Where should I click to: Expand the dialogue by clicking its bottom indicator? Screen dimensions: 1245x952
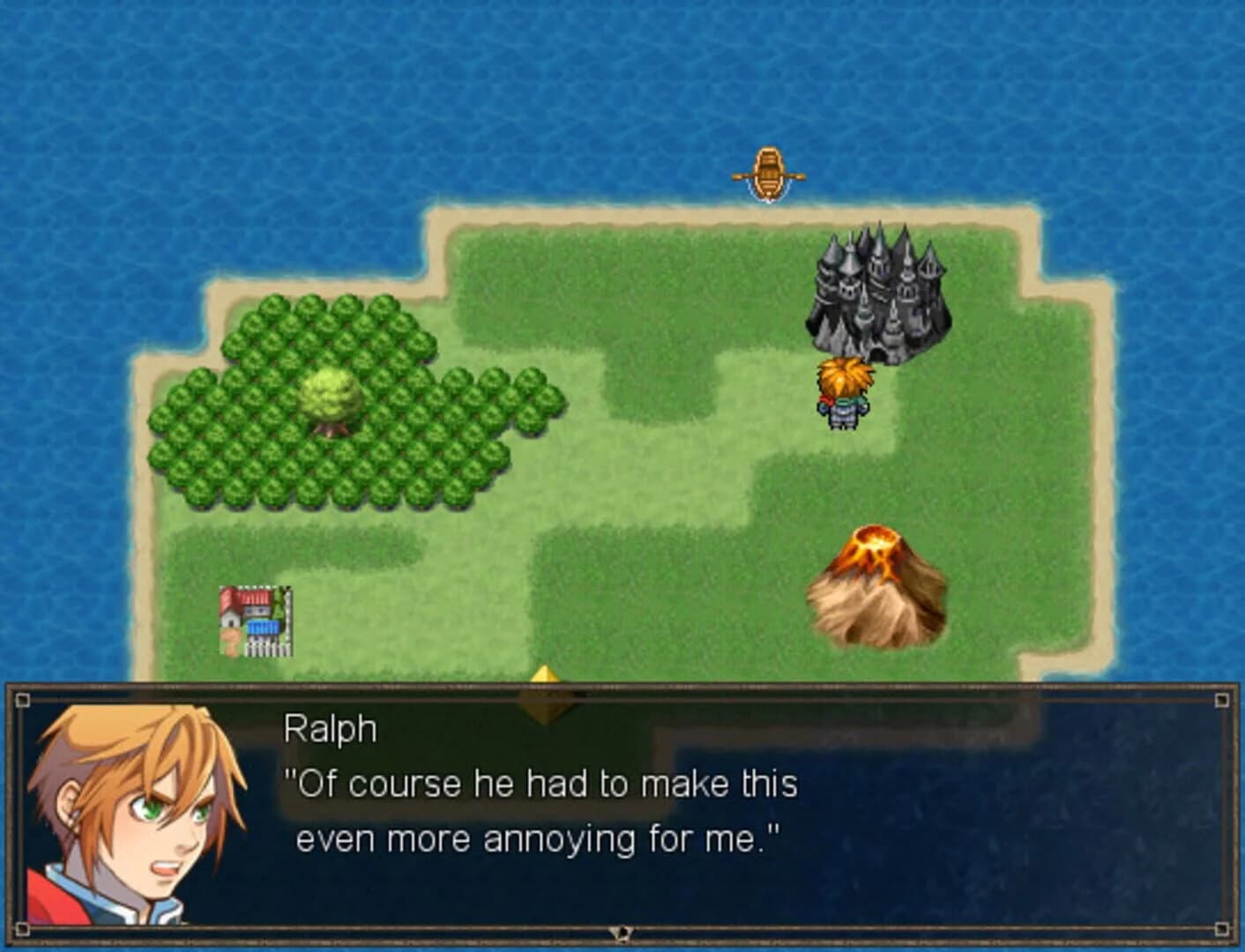(622, 930)
